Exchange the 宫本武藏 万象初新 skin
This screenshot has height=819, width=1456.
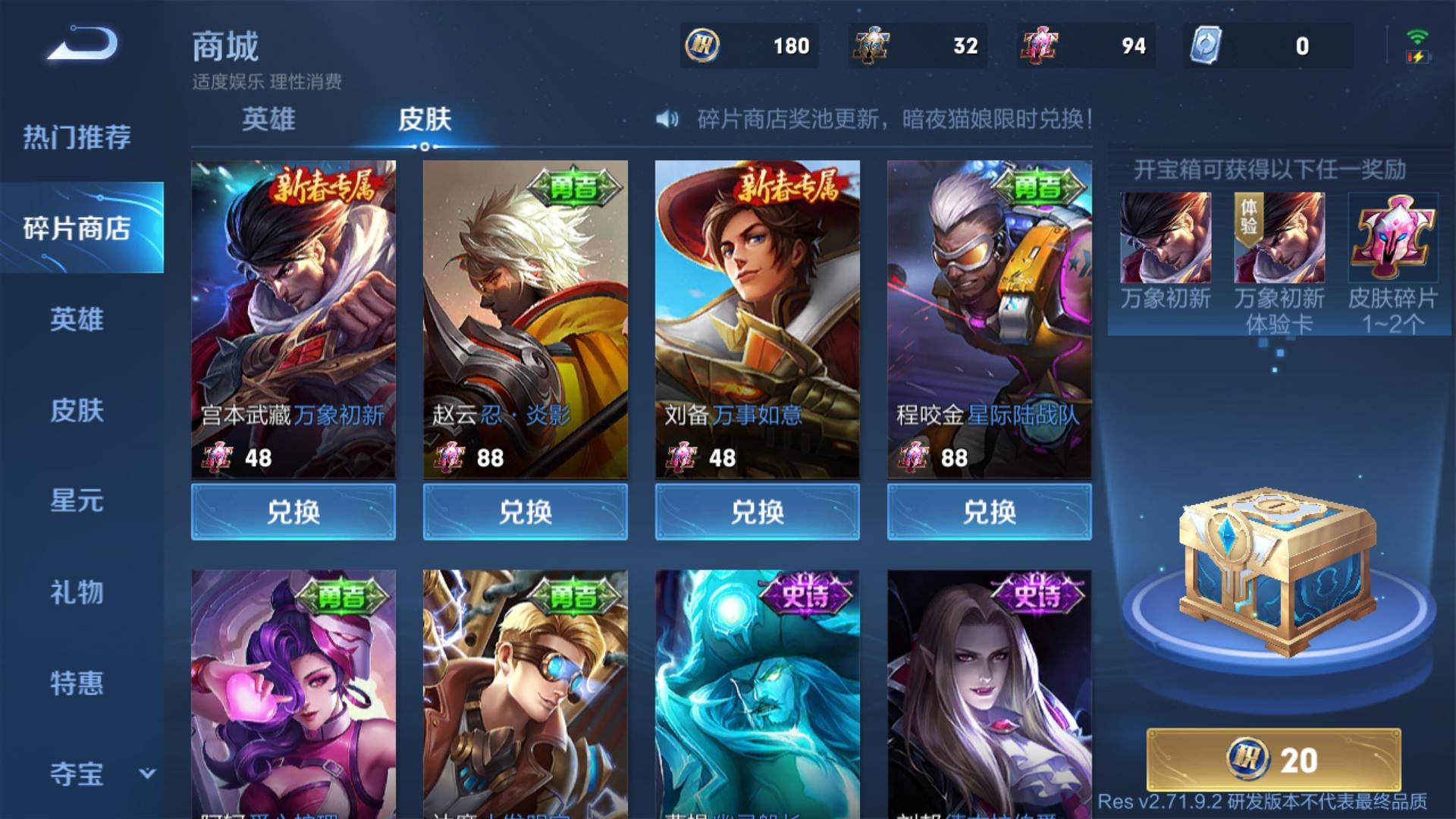click(x=294, y=511)
